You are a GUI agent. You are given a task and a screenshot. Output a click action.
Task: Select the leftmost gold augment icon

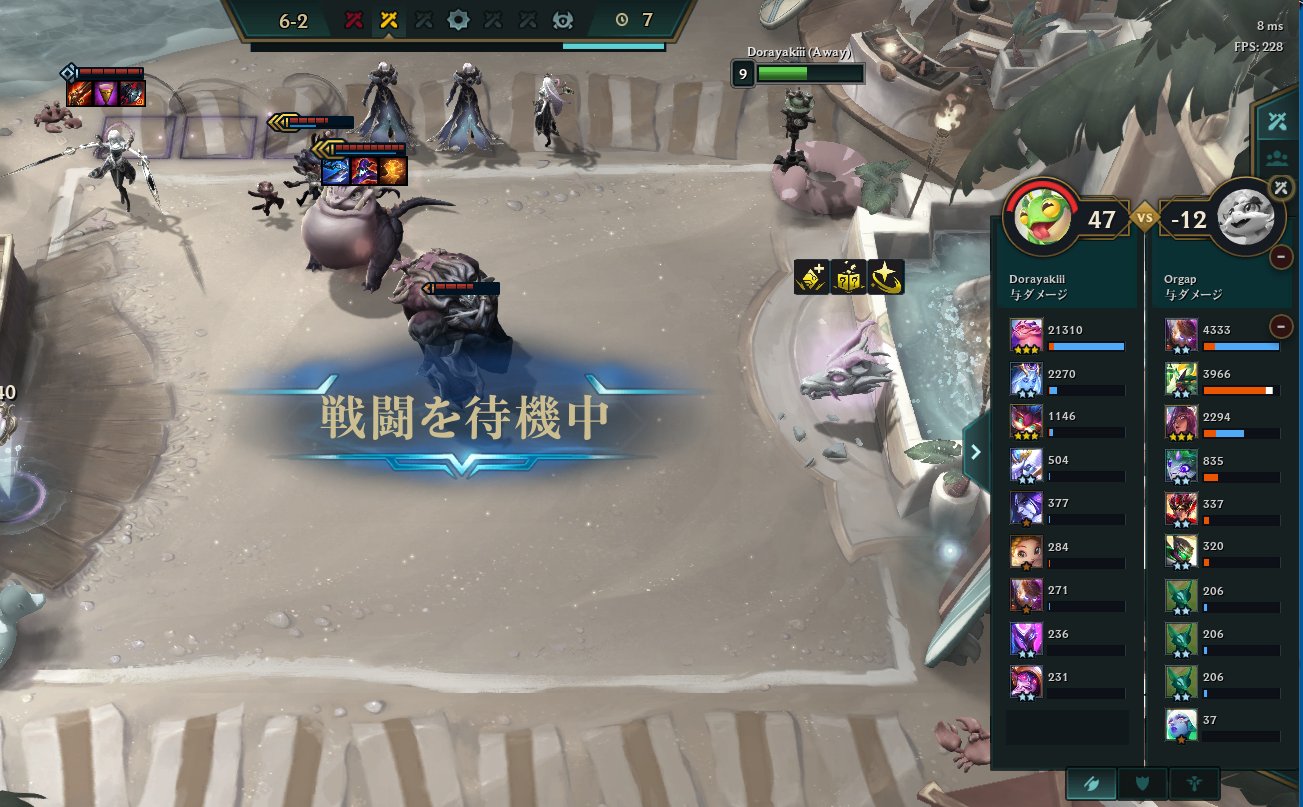pyautogui.click(x=811, y=278)
